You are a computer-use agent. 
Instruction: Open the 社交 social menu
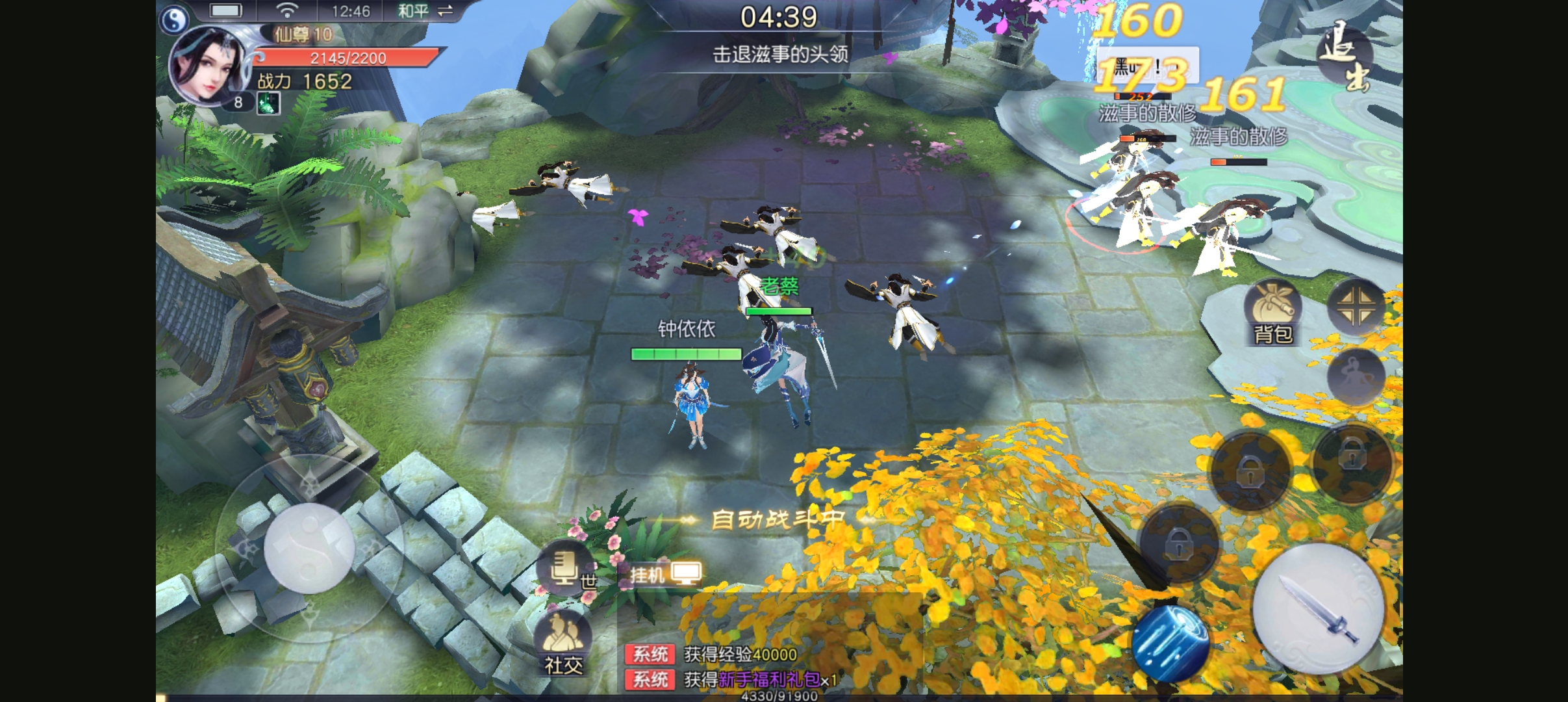pos(563,643)
